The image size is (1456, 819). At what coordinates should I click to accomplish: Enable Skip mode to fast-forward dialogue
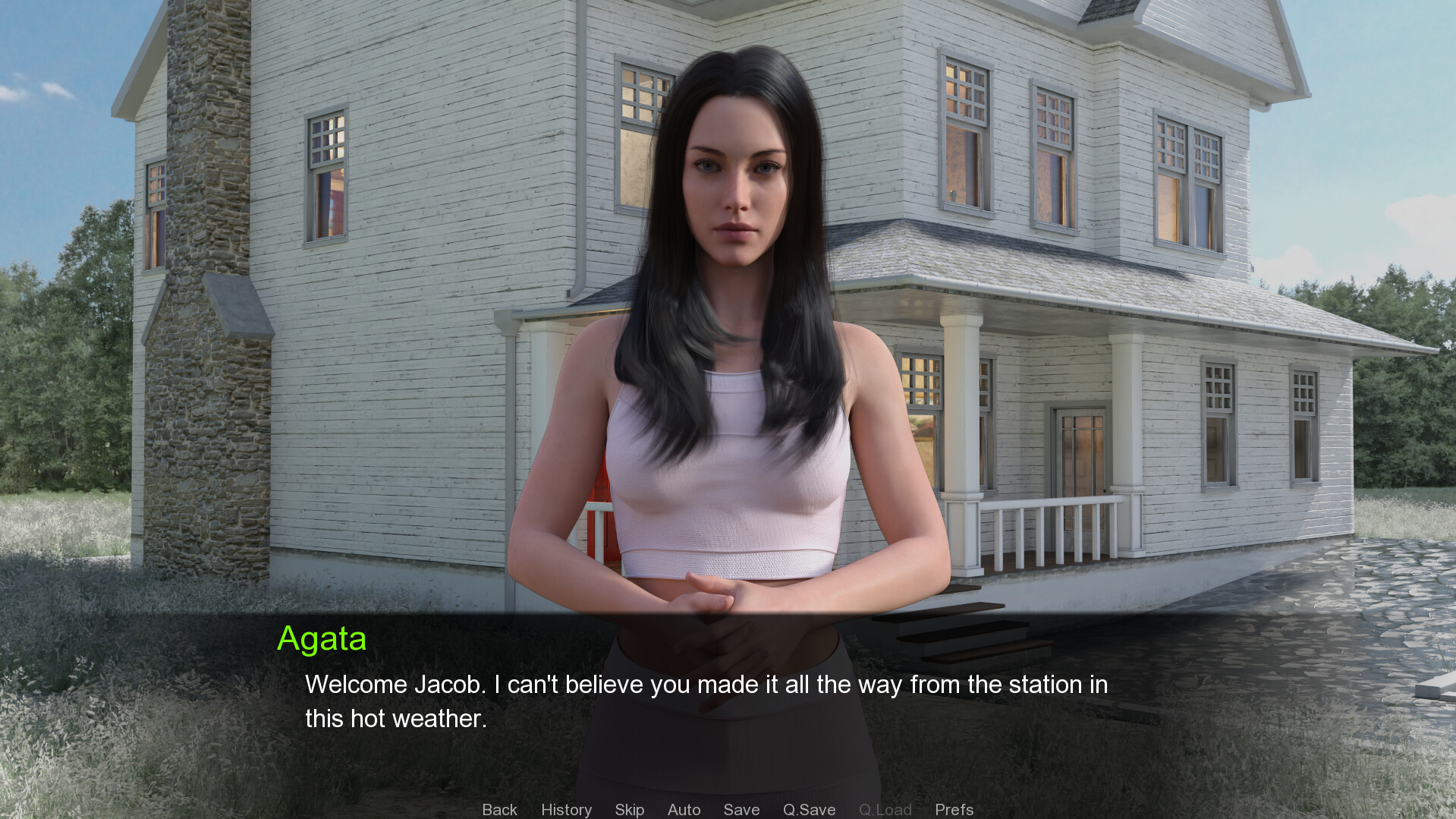pyautogui.click(x=629, y=809)
